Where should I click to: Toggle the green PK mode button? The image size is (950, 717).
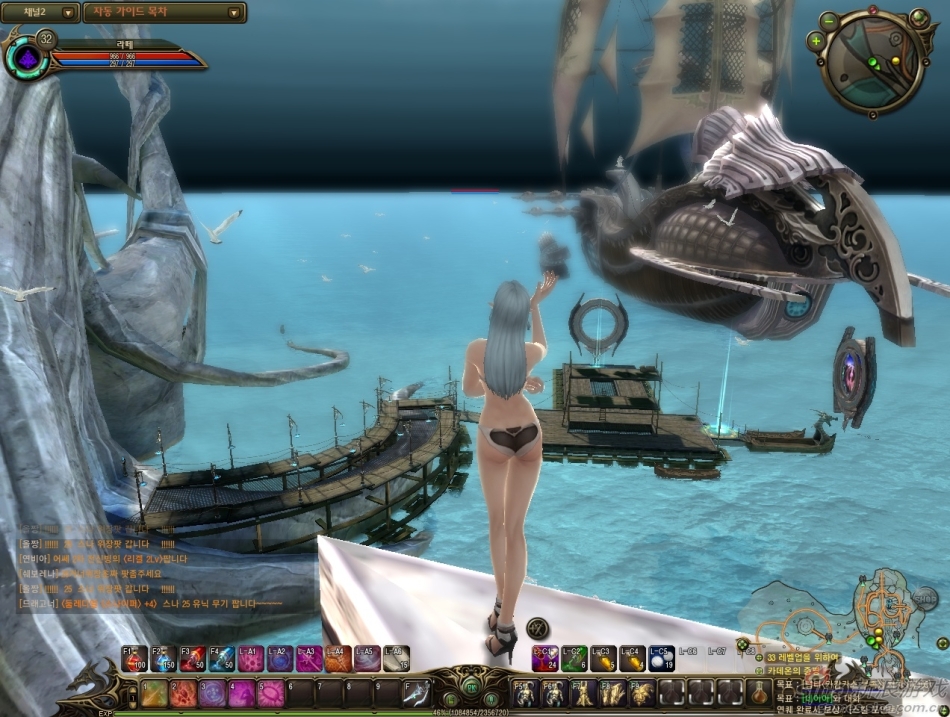click(471, 689)
